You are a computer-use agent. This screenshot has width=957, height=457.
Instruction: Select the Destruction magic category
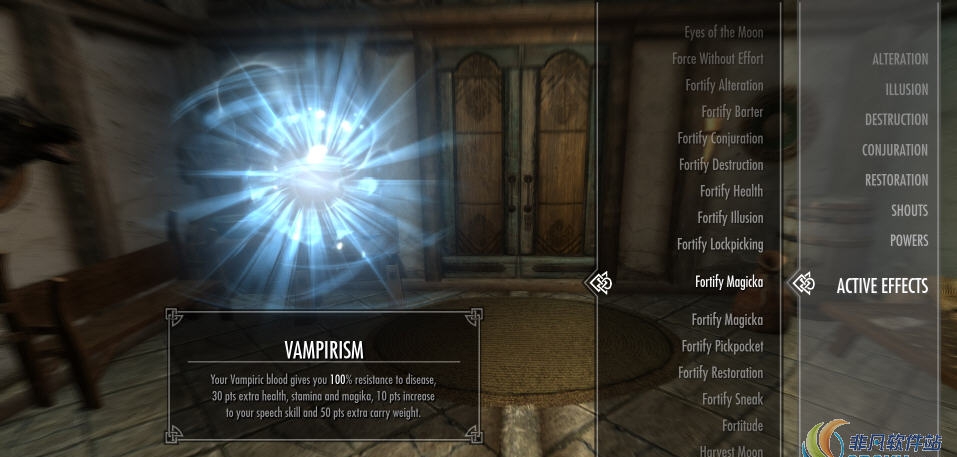click(x=896, y=119)
